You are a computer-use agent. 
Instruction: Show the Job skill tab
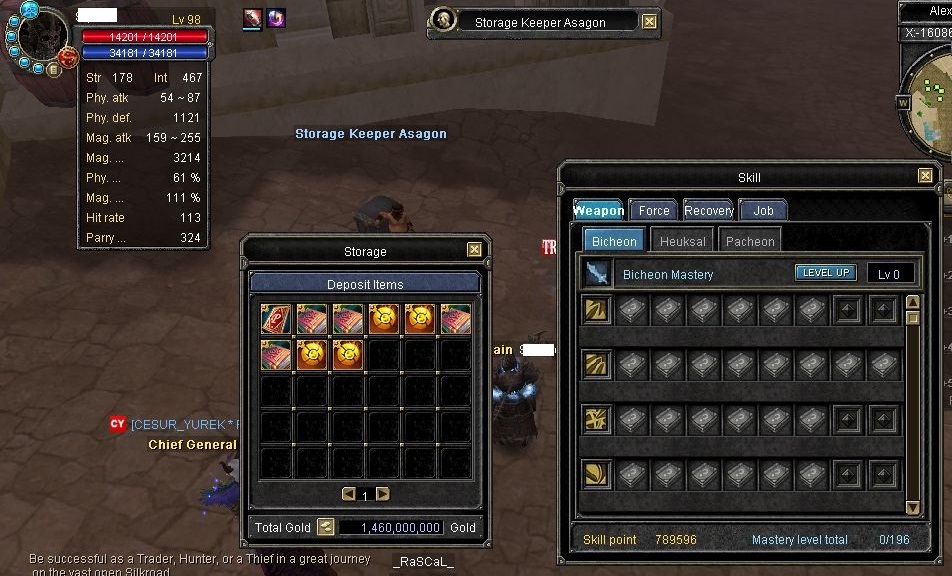[763, 210]
